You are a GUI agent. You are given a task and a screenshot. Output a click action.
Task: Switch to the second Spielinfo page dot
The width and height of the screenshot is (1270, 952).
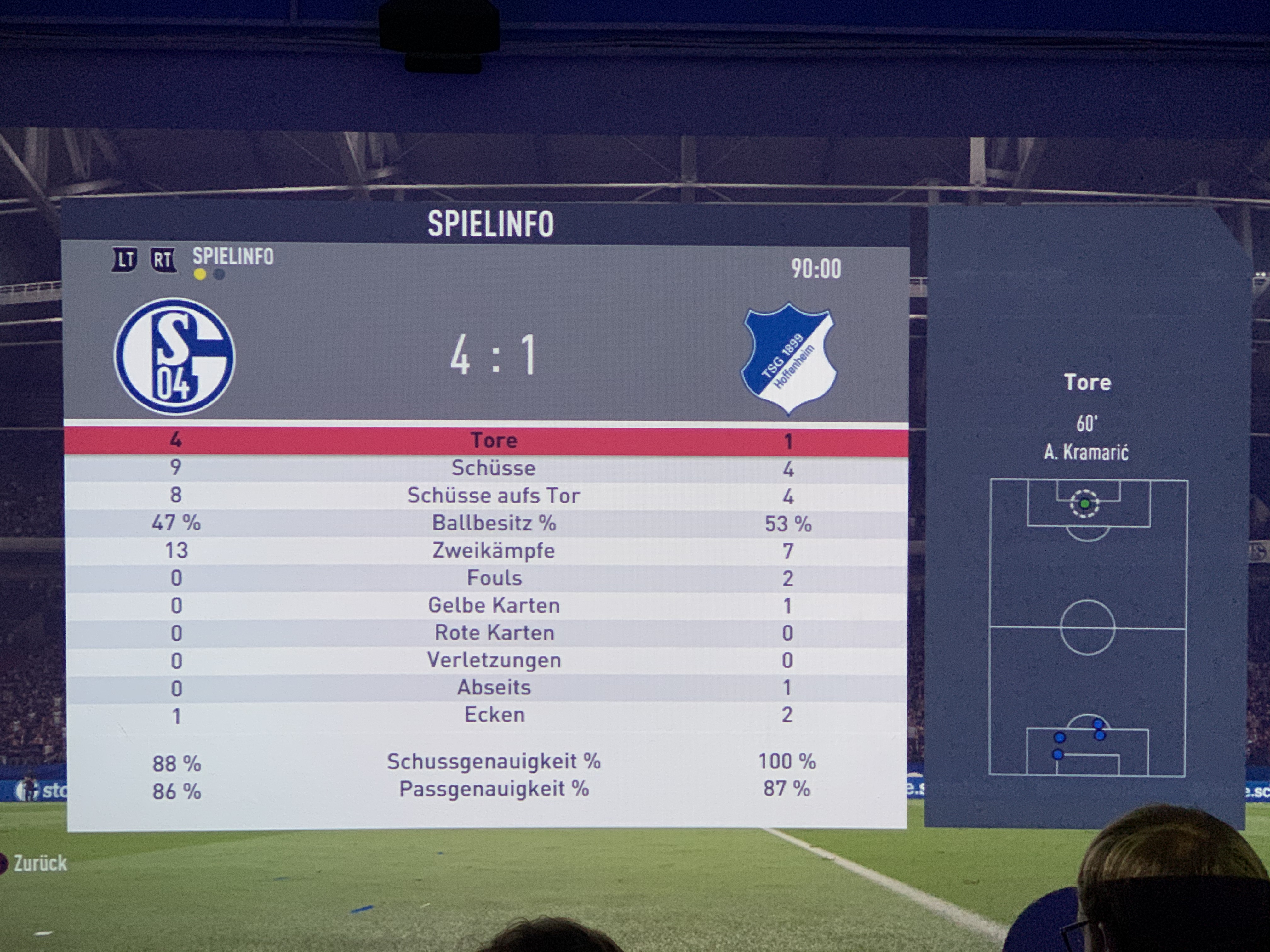(x=219, y=274)
